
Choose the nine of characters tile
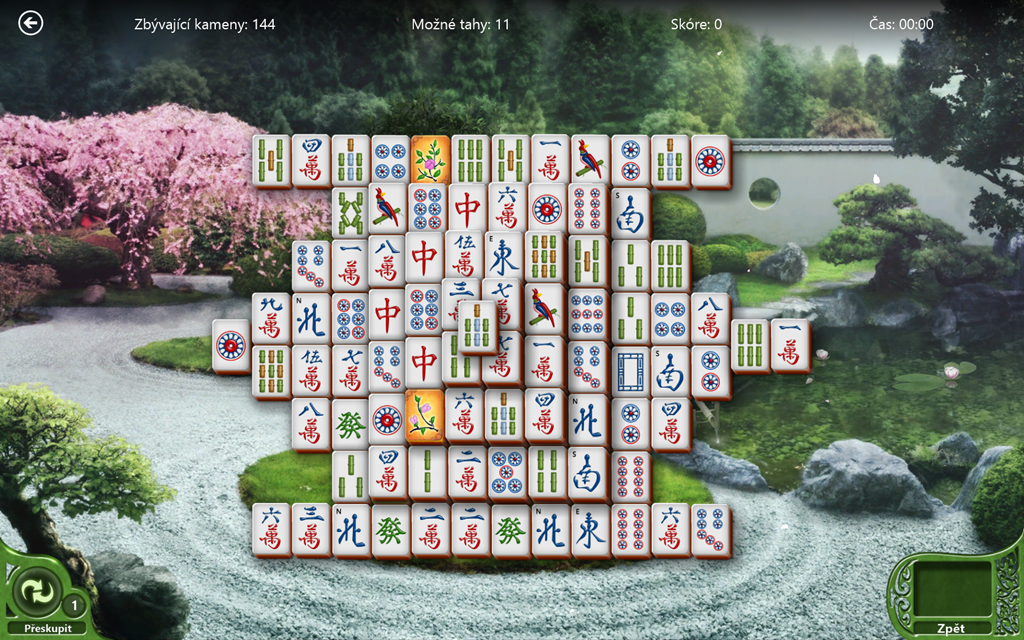271,317
